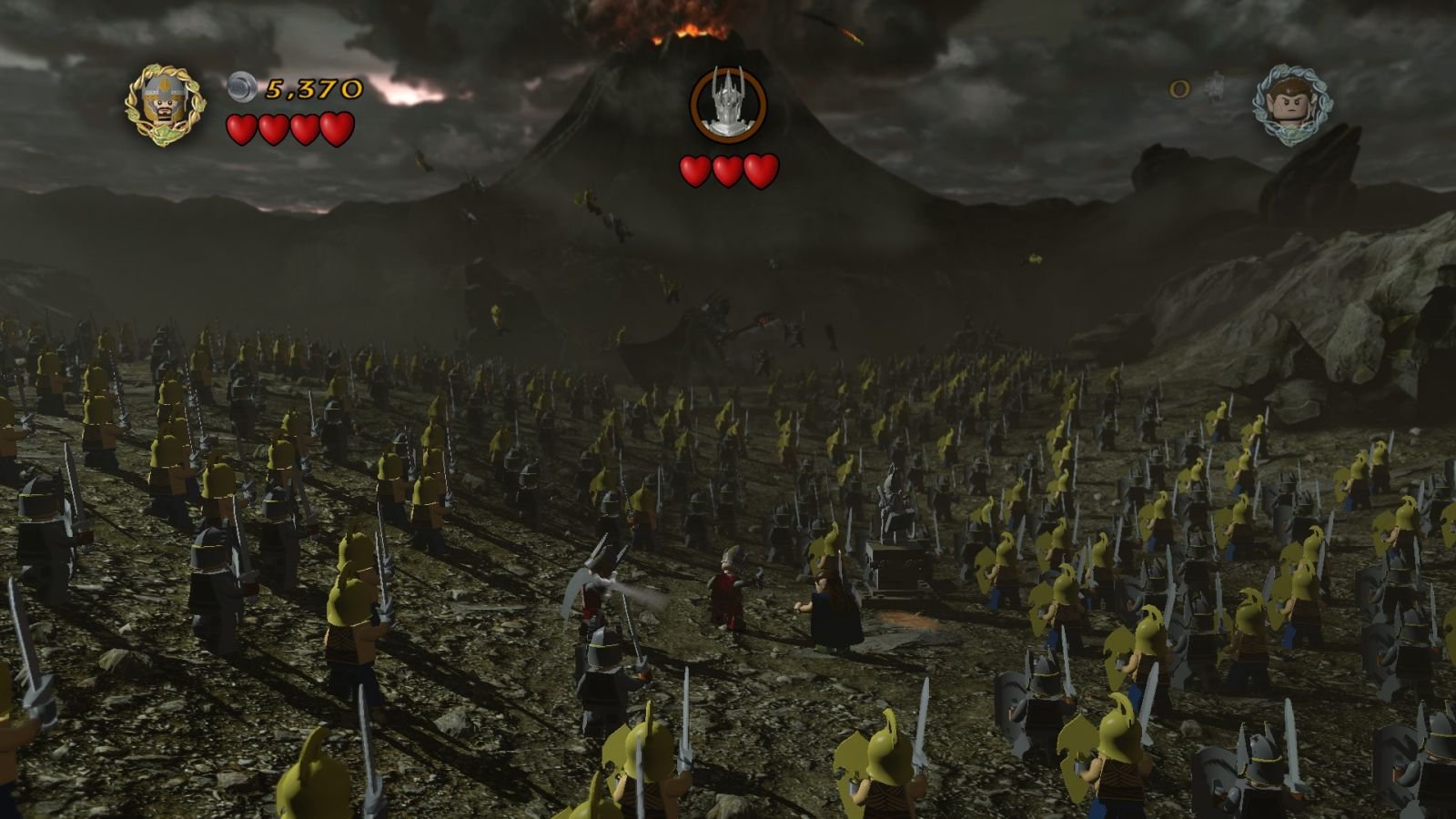Select the silver stud icon near the counter
1456x819 pixels.
click(240, 88)
